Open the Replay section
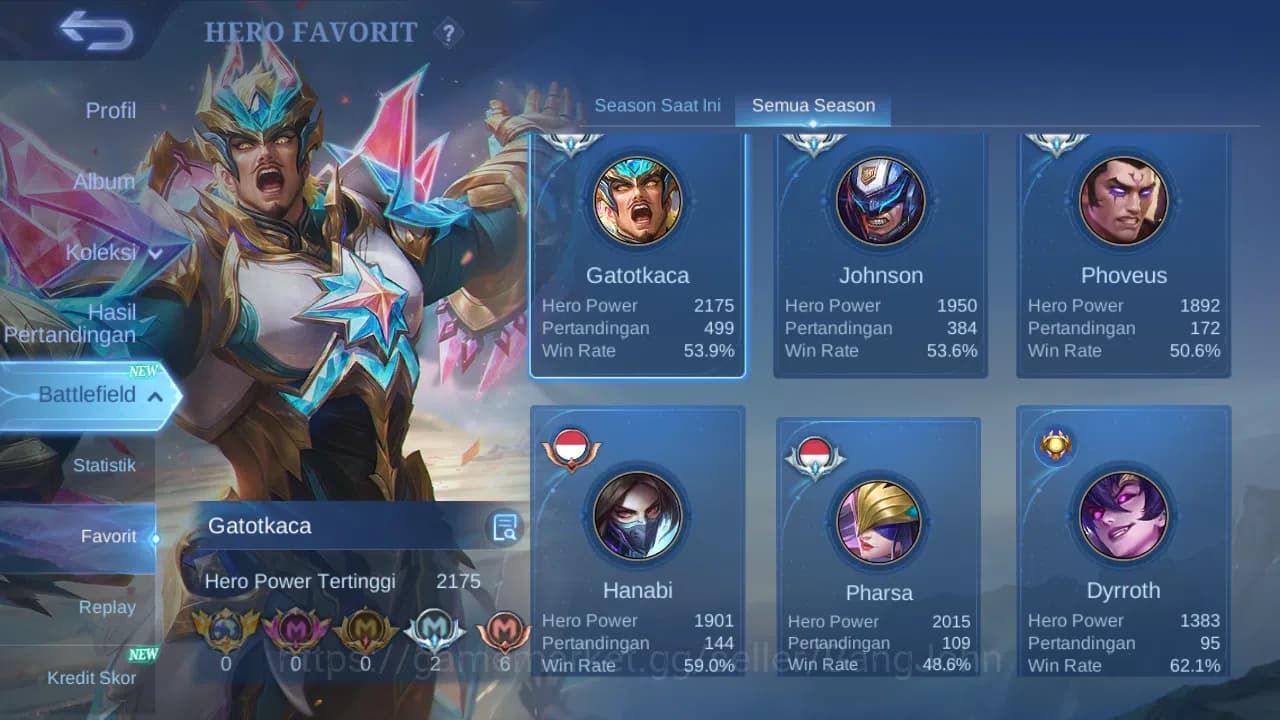The width and height of the screenshot is (1280, 720). 108,607
